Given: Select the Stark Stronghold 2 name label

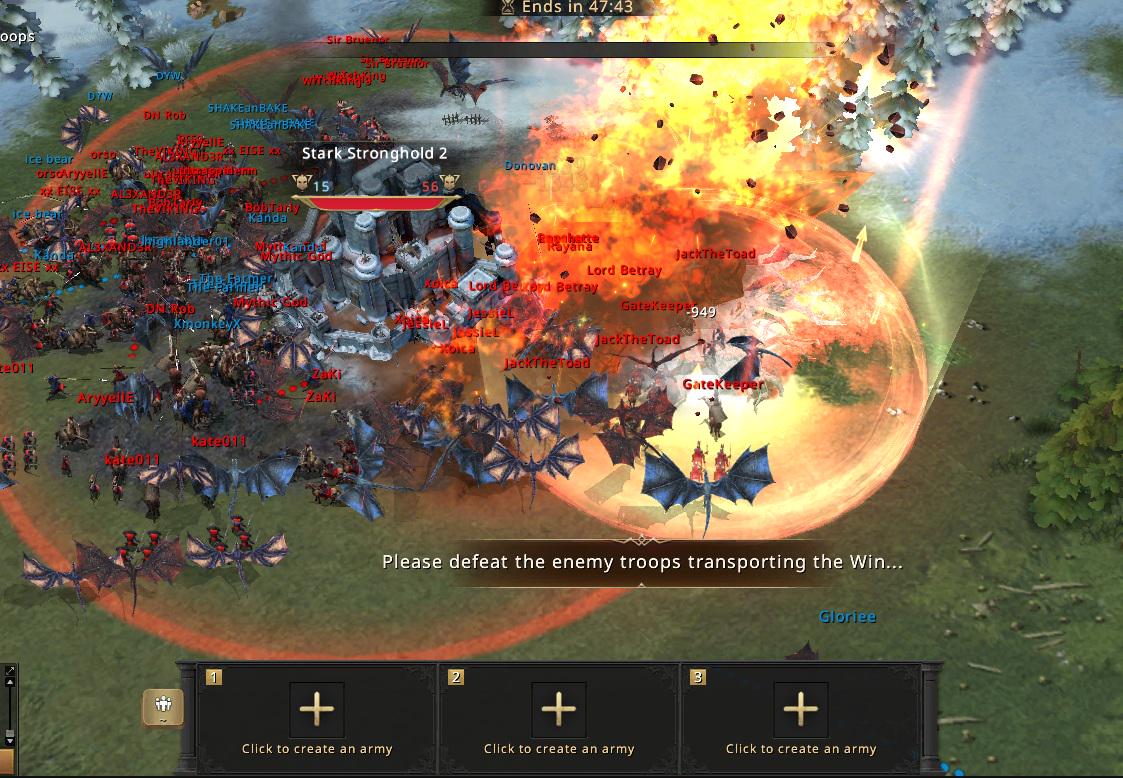Looking at the screenshot, I should pyautogui.click(x=375, y=153).
